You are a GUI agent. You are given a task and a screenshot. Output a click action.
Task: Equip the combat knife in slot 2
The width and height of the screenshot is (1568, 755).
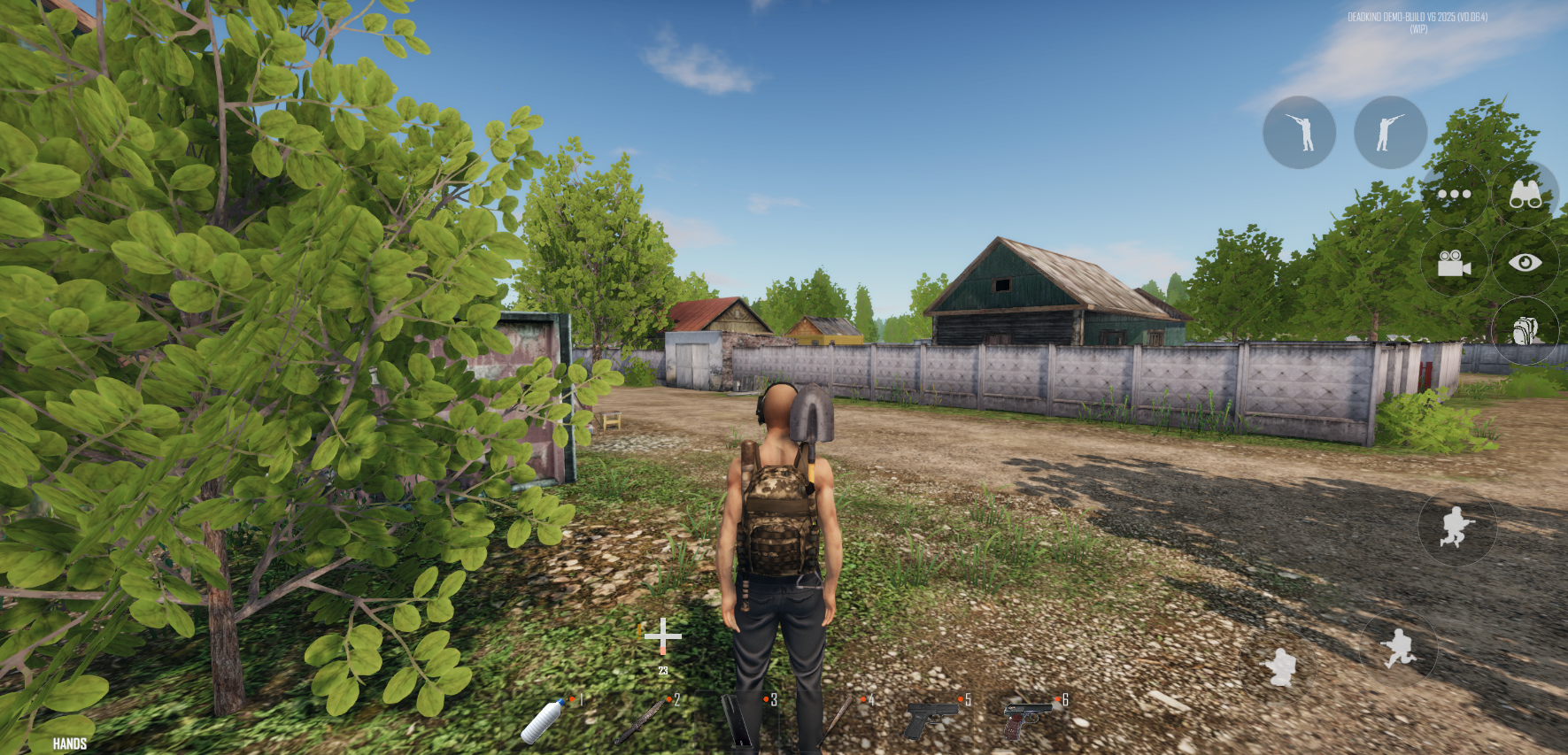click(x=642, y=720)
